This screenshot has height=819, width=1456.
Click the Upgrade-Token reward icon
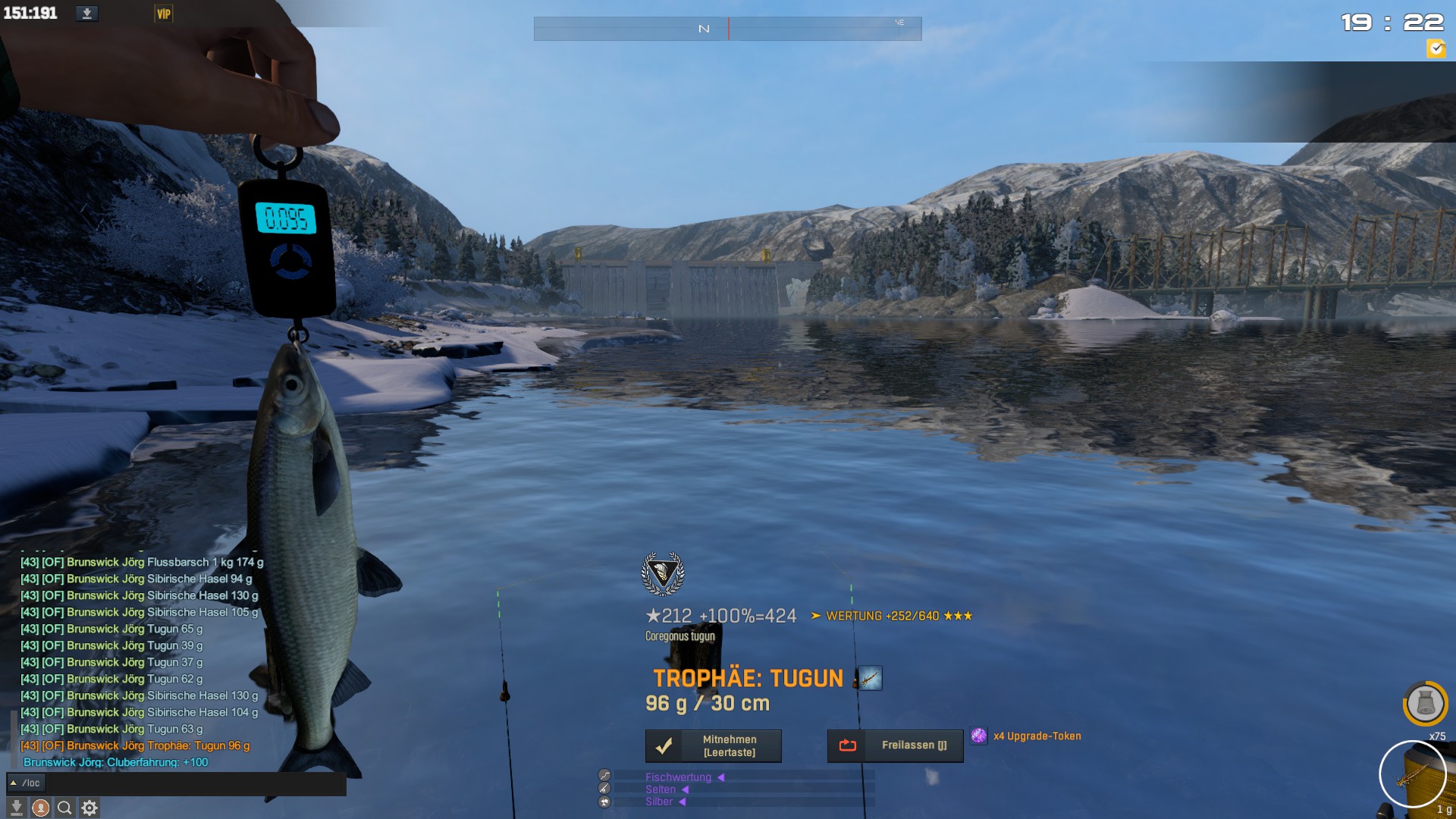point(979,736)
